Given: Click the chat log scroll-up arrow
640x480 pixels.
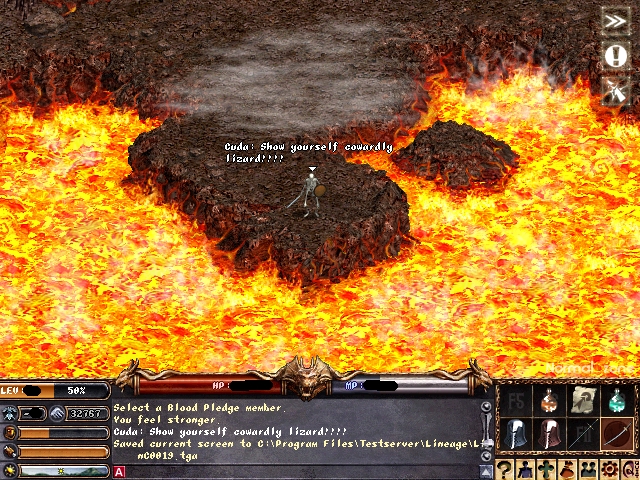Looking at the screenshot, I should pyautogui.click(x=486, y=407).
